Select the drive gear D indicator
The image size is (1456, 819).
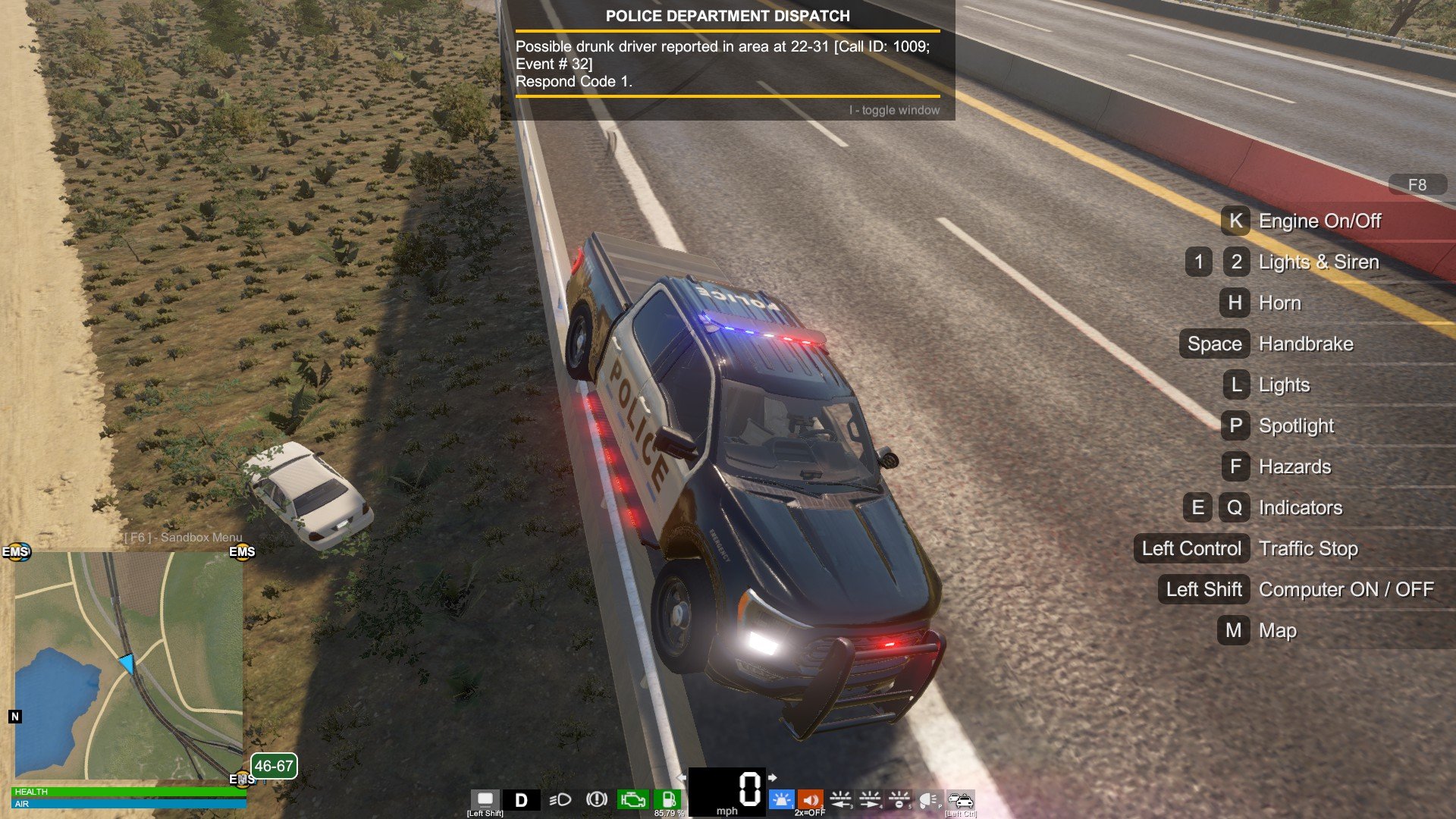click(x=522, y=800)
